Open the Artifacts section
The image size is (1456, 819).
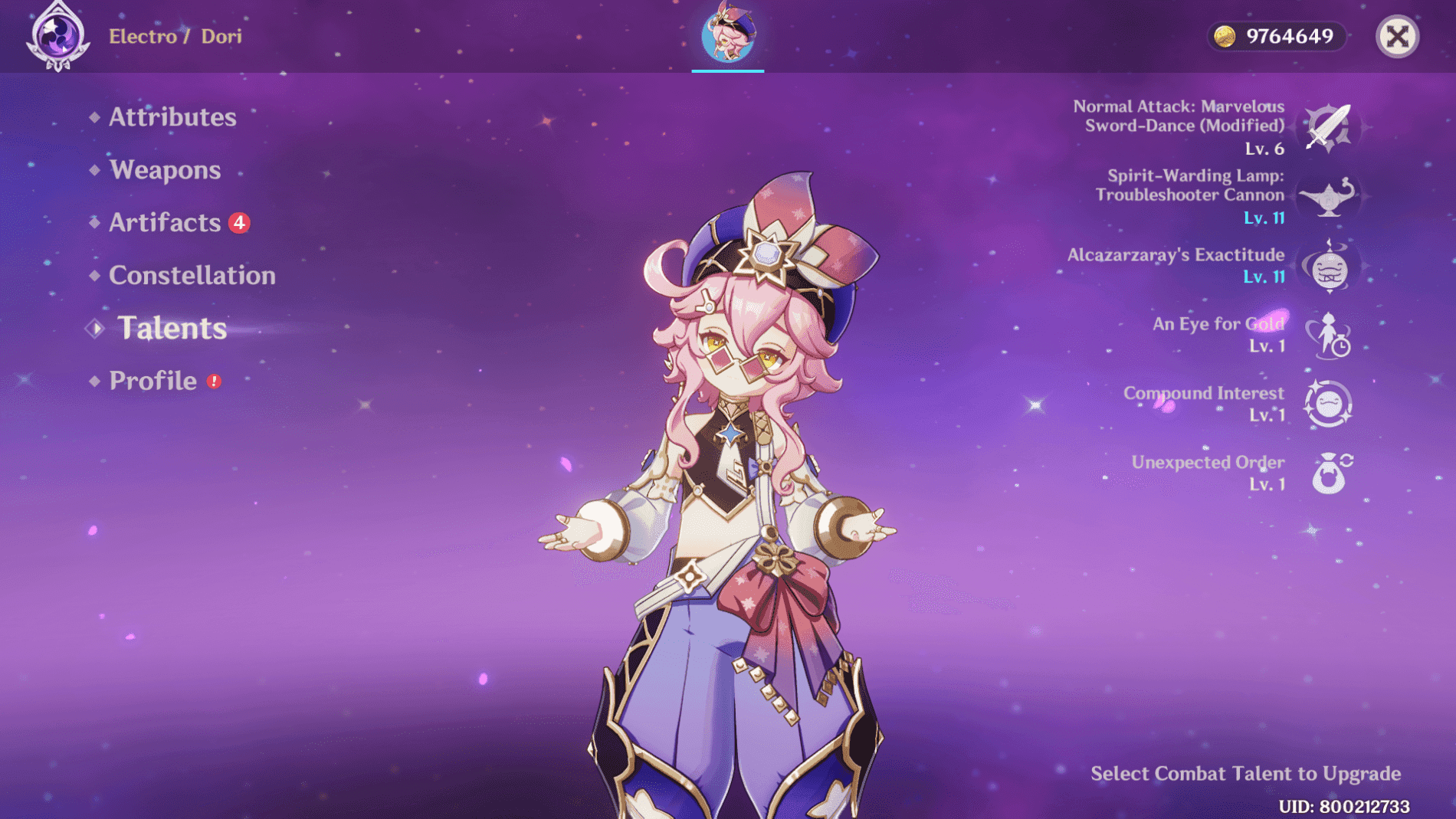(x=165, y=223)
